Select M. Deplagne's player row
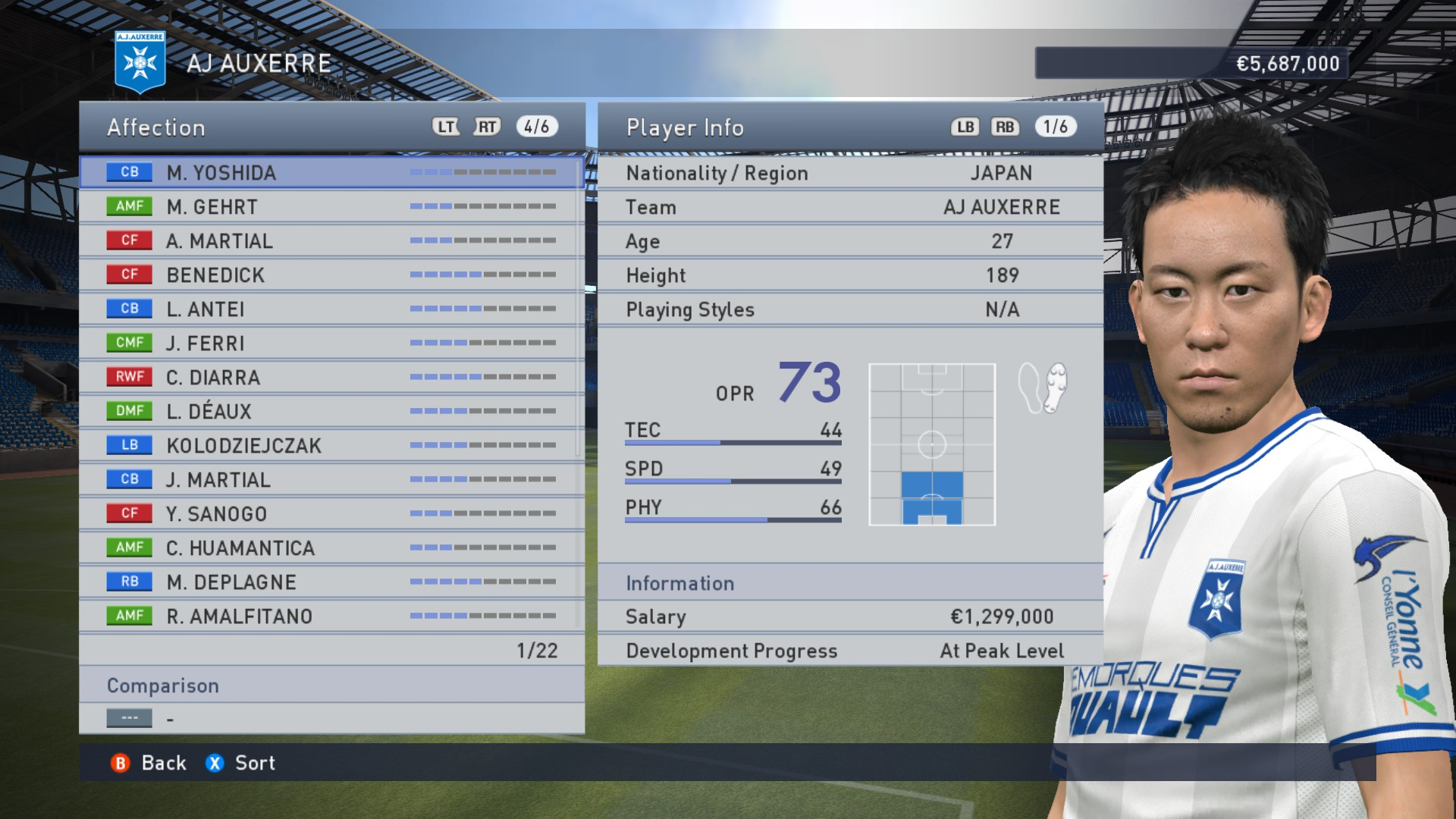Viewport: 1456px width, 819px height. click(x=331, y=582)
